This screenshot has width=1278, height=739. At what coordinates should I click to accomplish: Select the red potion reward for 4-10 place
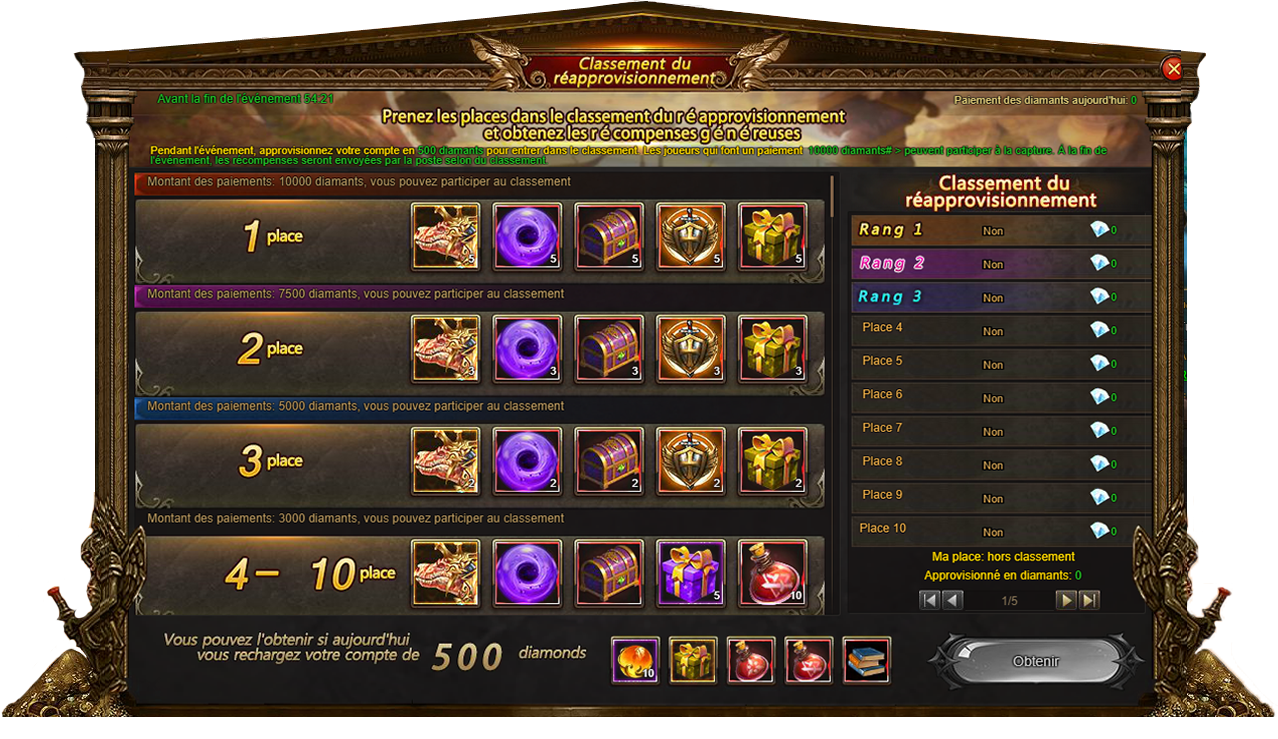[772, 573]
